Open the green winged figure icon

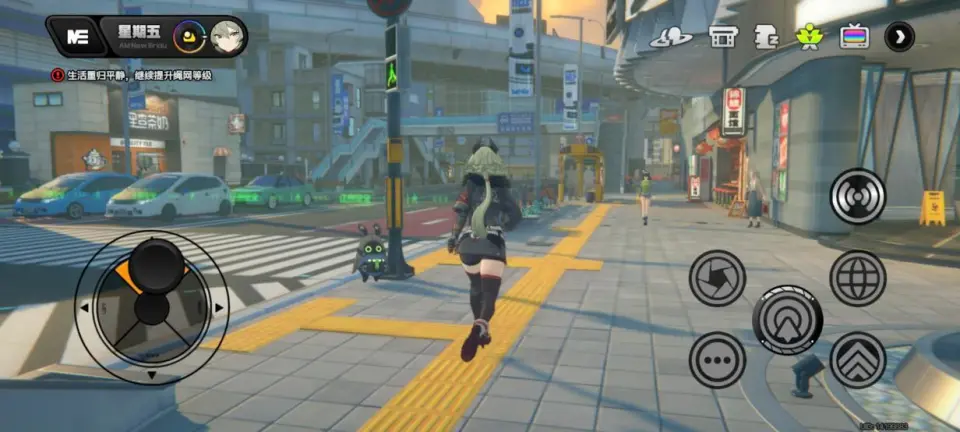click(x=809, y=38)
